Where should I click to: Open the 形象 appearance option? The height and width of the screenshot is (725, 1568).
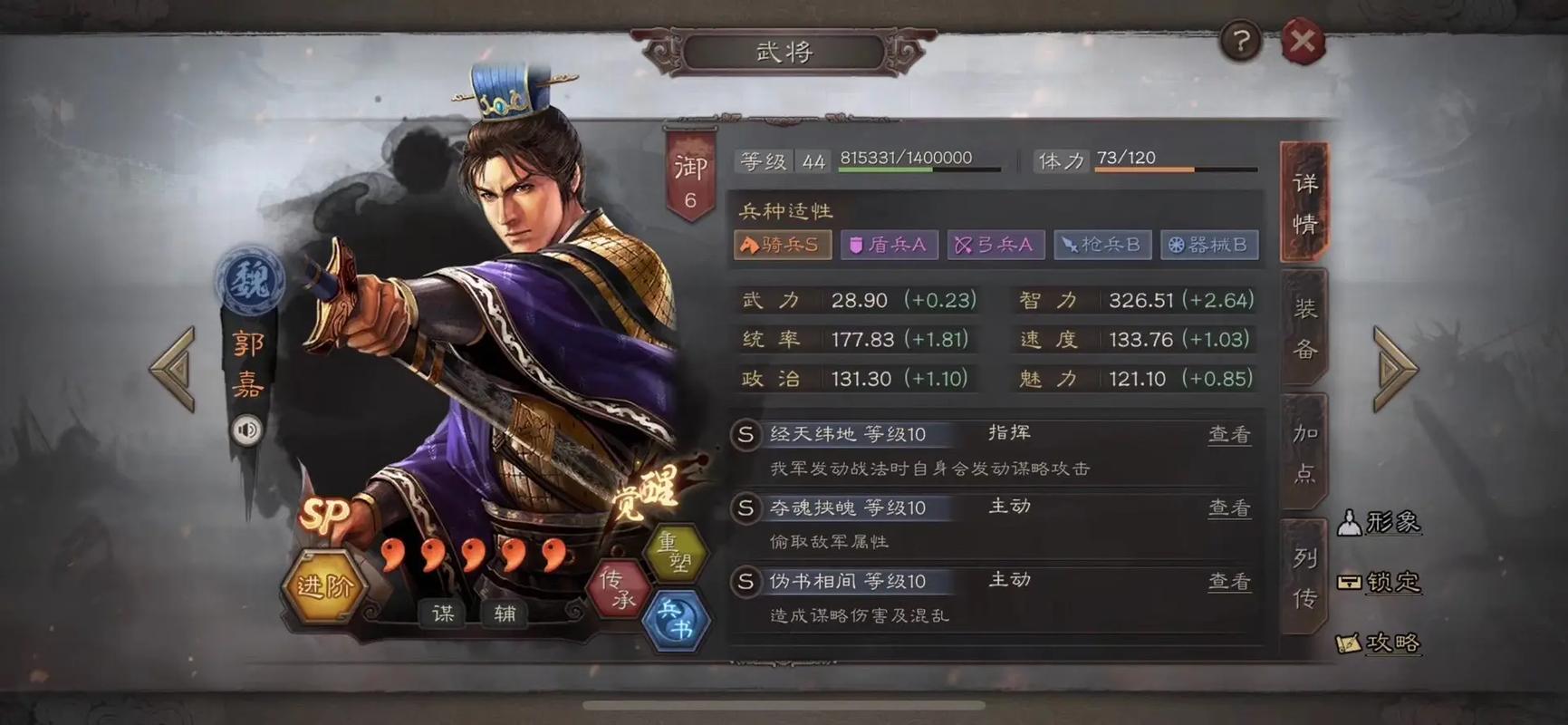[1379, 522]
